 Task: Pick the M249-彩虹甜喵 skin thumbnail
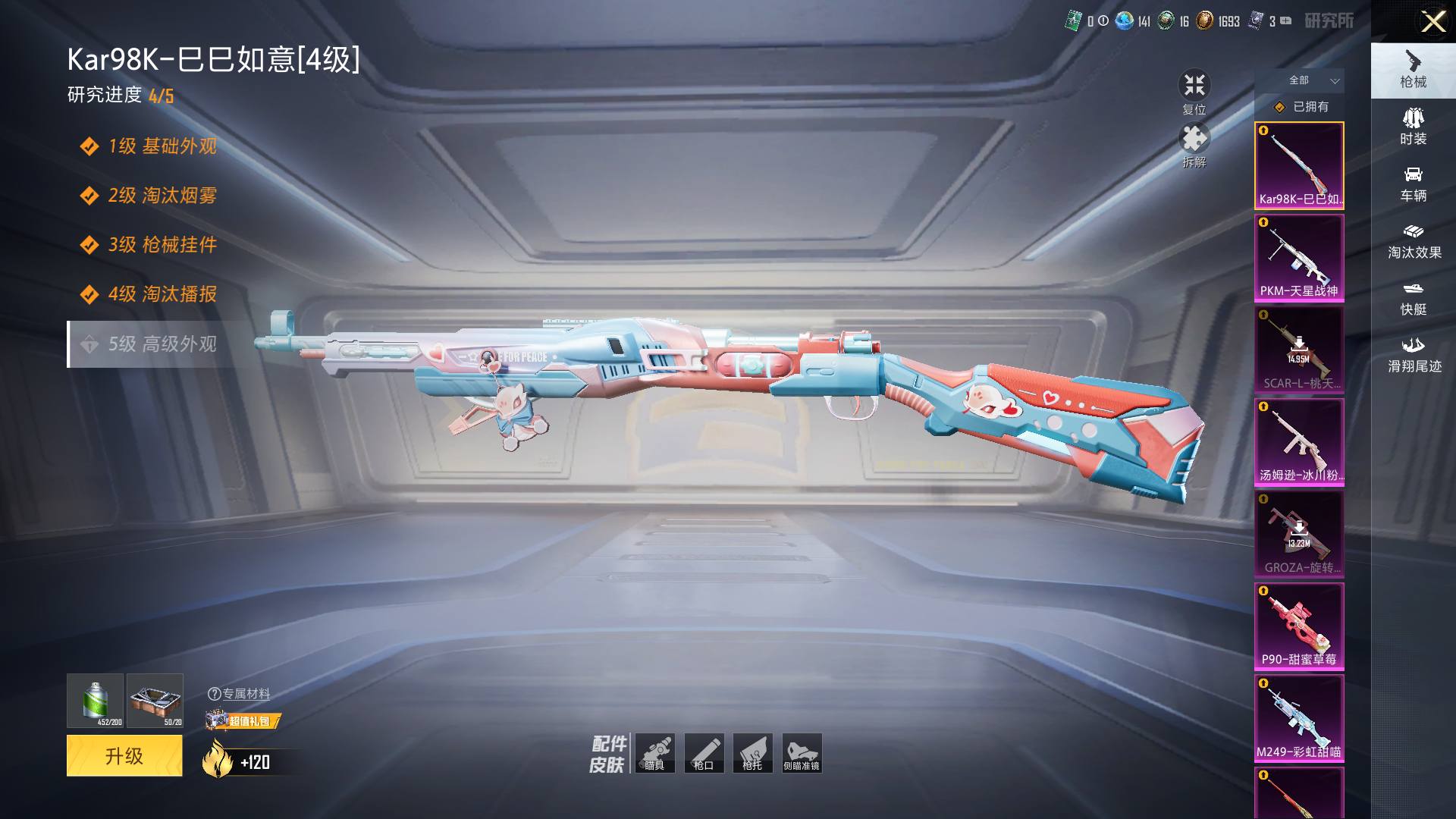point(1299,718)
